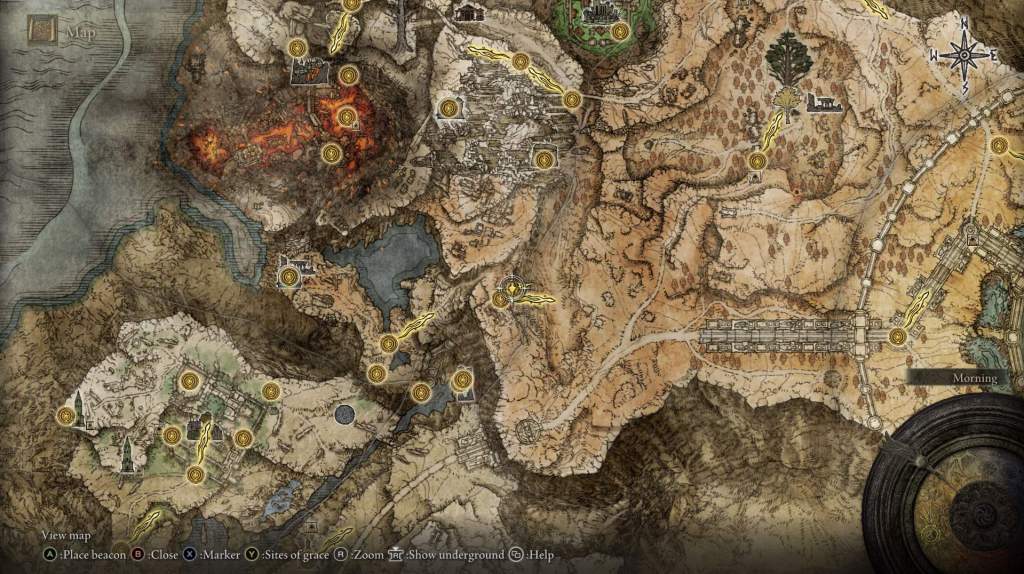This screenshot has height=574, width=1024.
Task: Select the grace beside the westernmost tower
Action: (66, 415)
